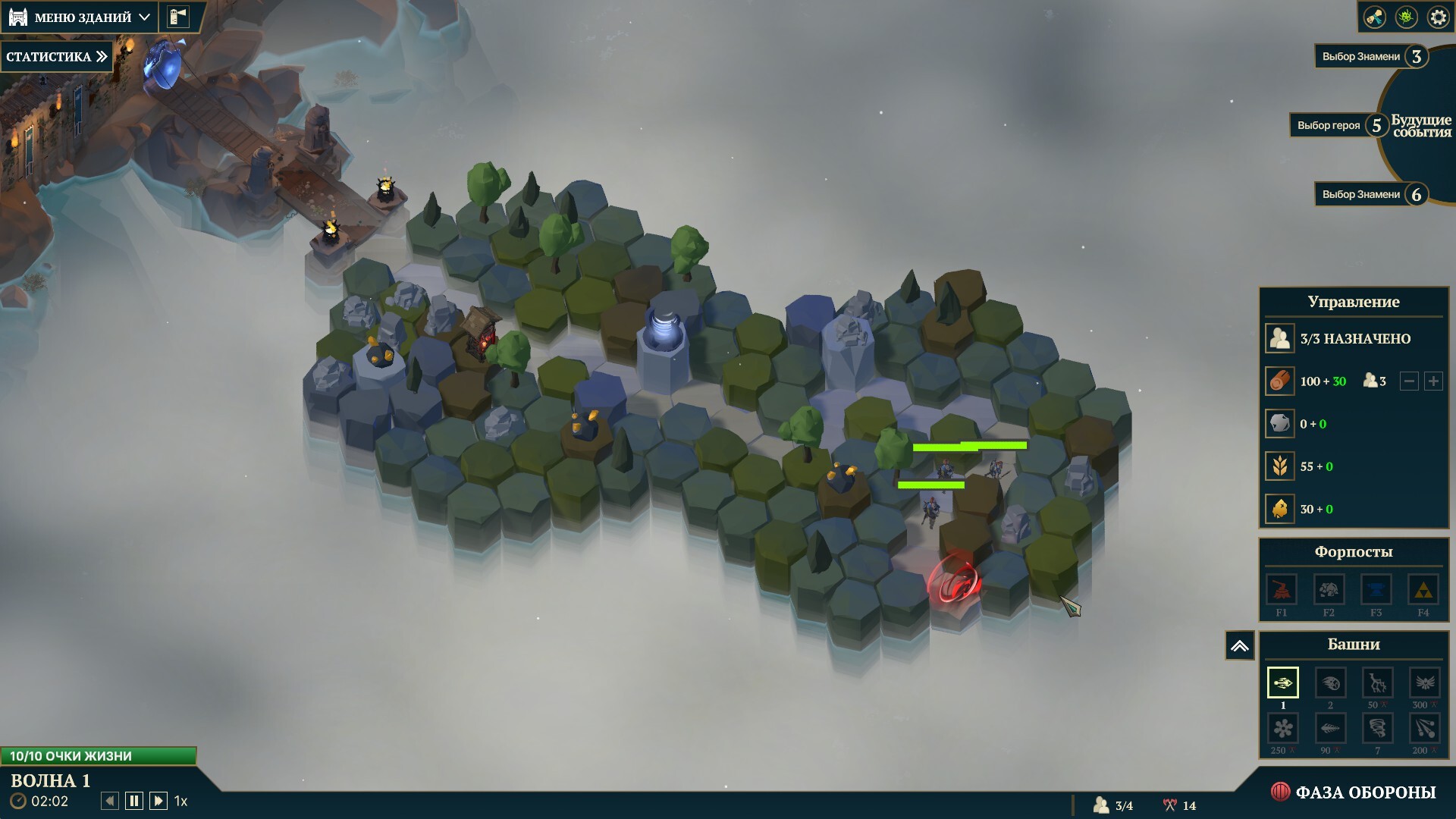This screenshot has width=1456, height=819.
Task: Increase wood workers with the plus button
Action: pyautogui.click(x=1433, y=381)
